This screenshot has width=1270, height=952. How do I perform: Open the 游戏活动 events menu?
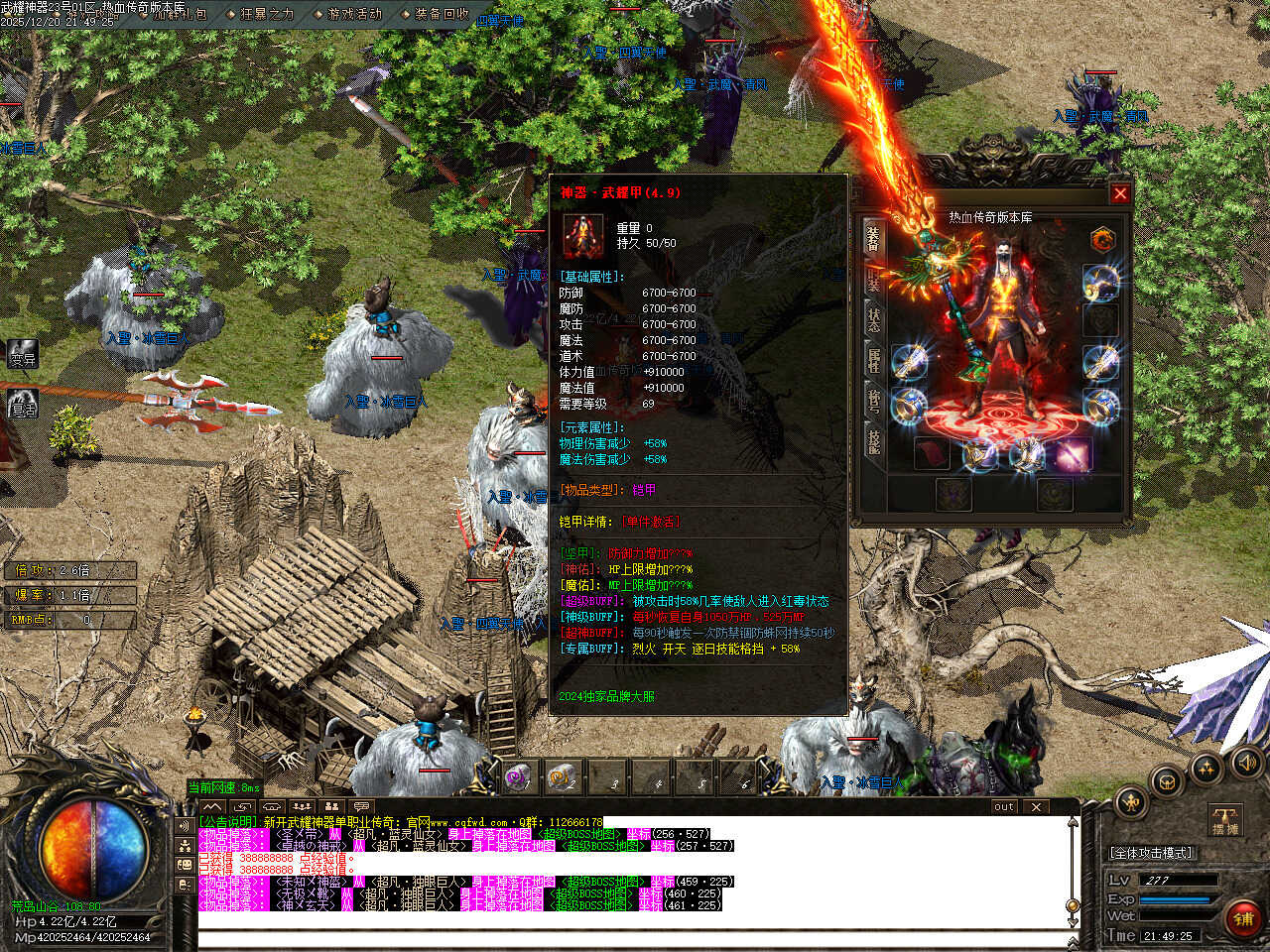[354, 14]
